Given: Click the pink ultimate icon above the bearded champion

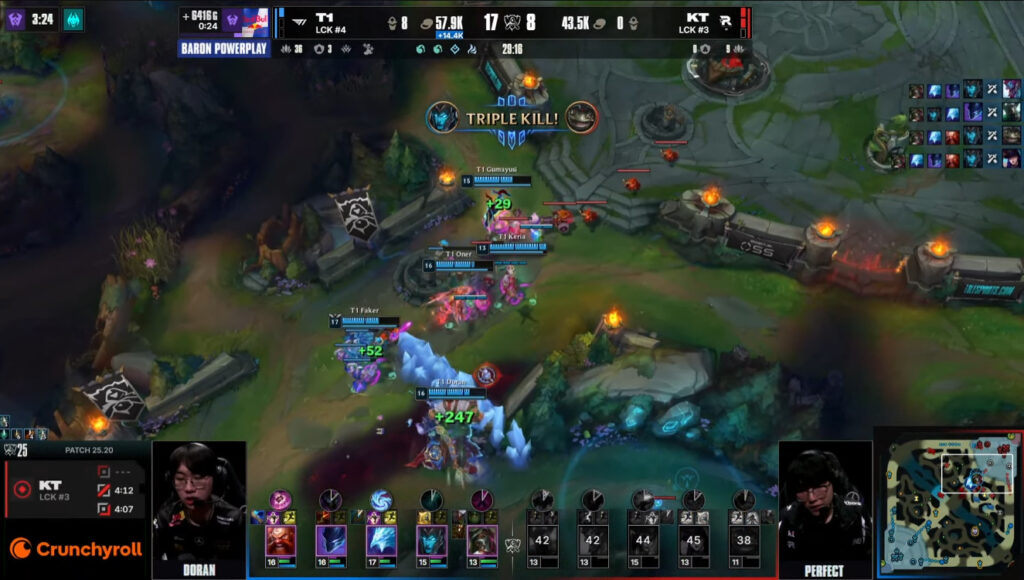Looking at the screenshot, I should click(x=281, y=499).
